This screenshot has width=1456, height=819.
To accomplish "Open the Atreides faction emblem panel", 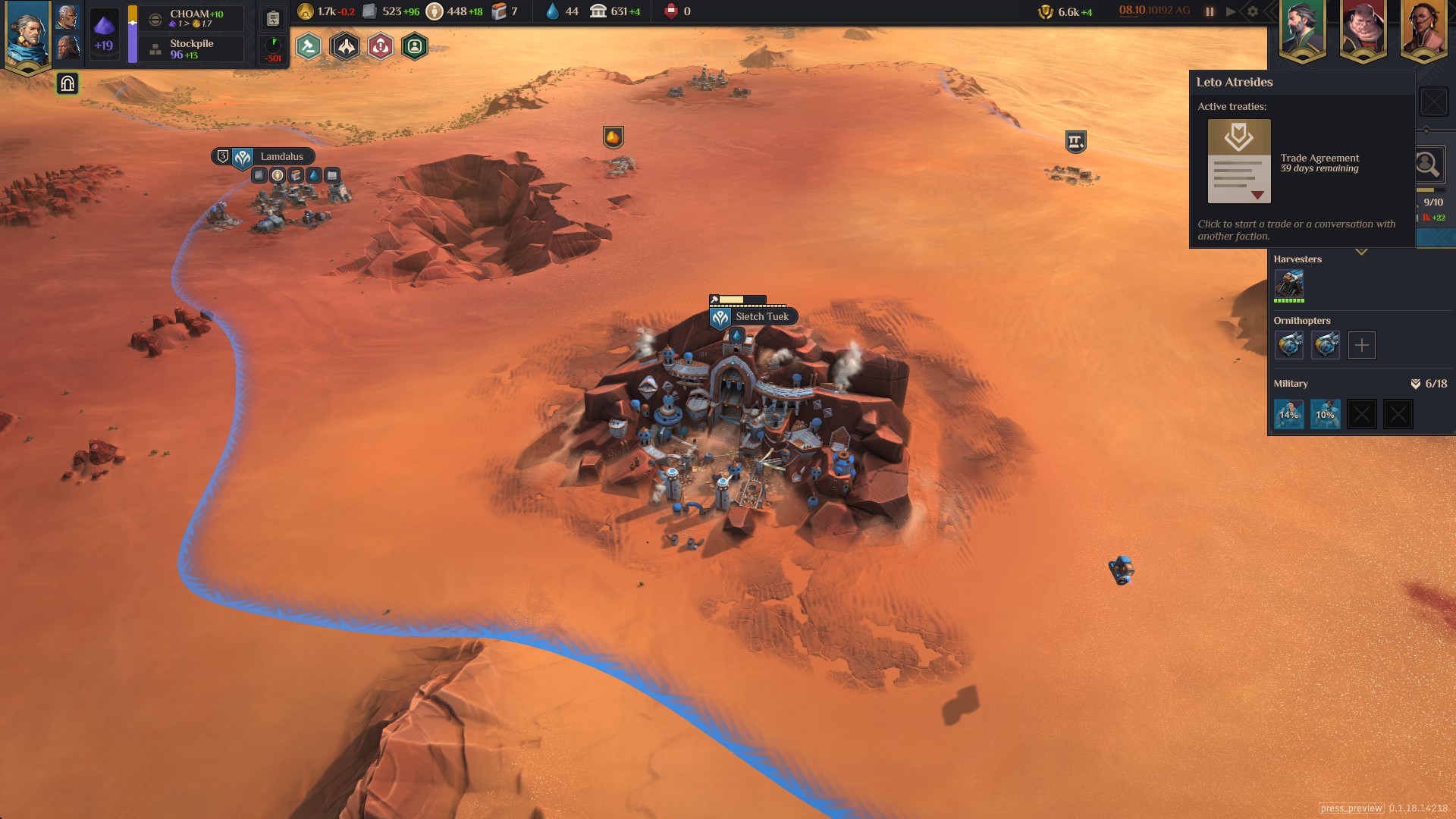I will click(346, 45).
